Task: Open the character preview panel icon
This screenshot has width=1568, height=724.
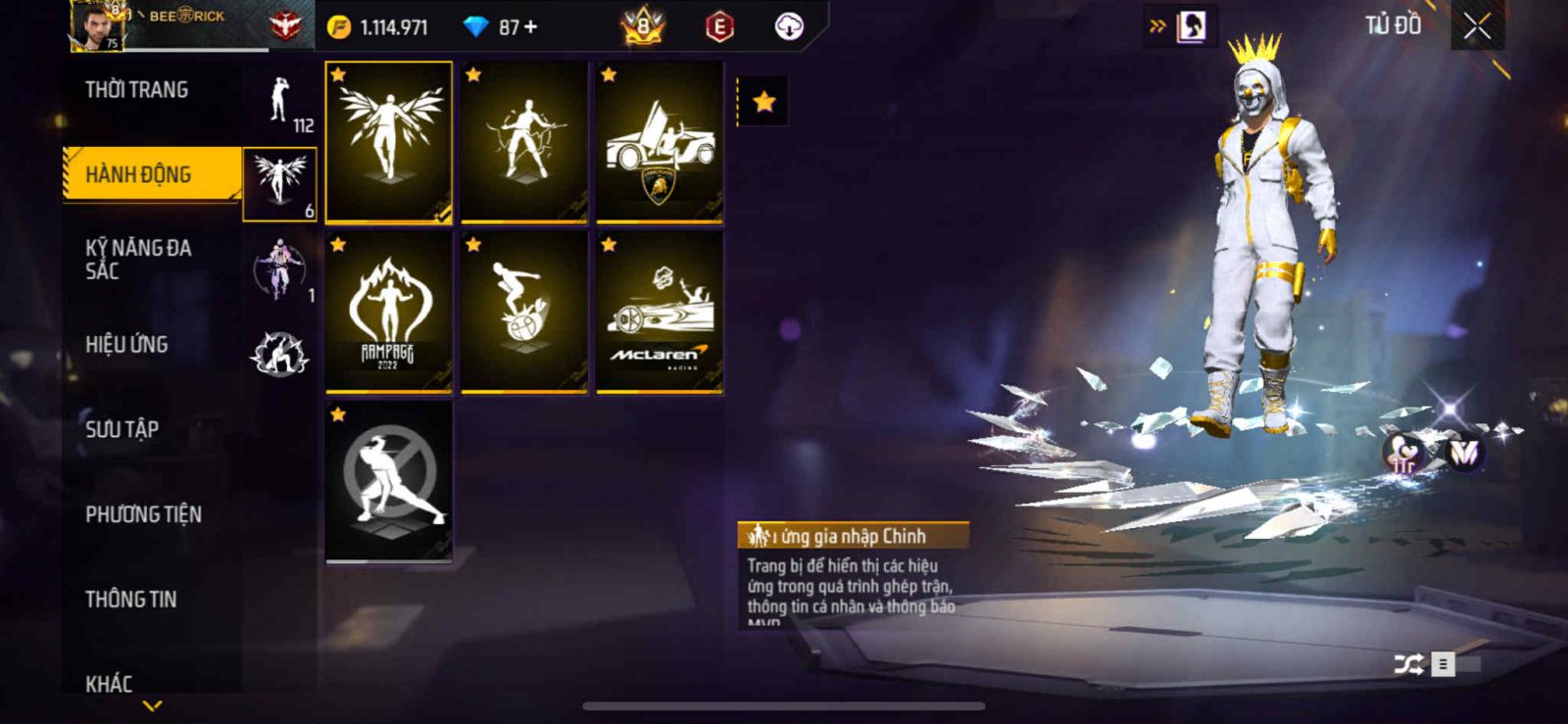Action: click(1191, 26)
